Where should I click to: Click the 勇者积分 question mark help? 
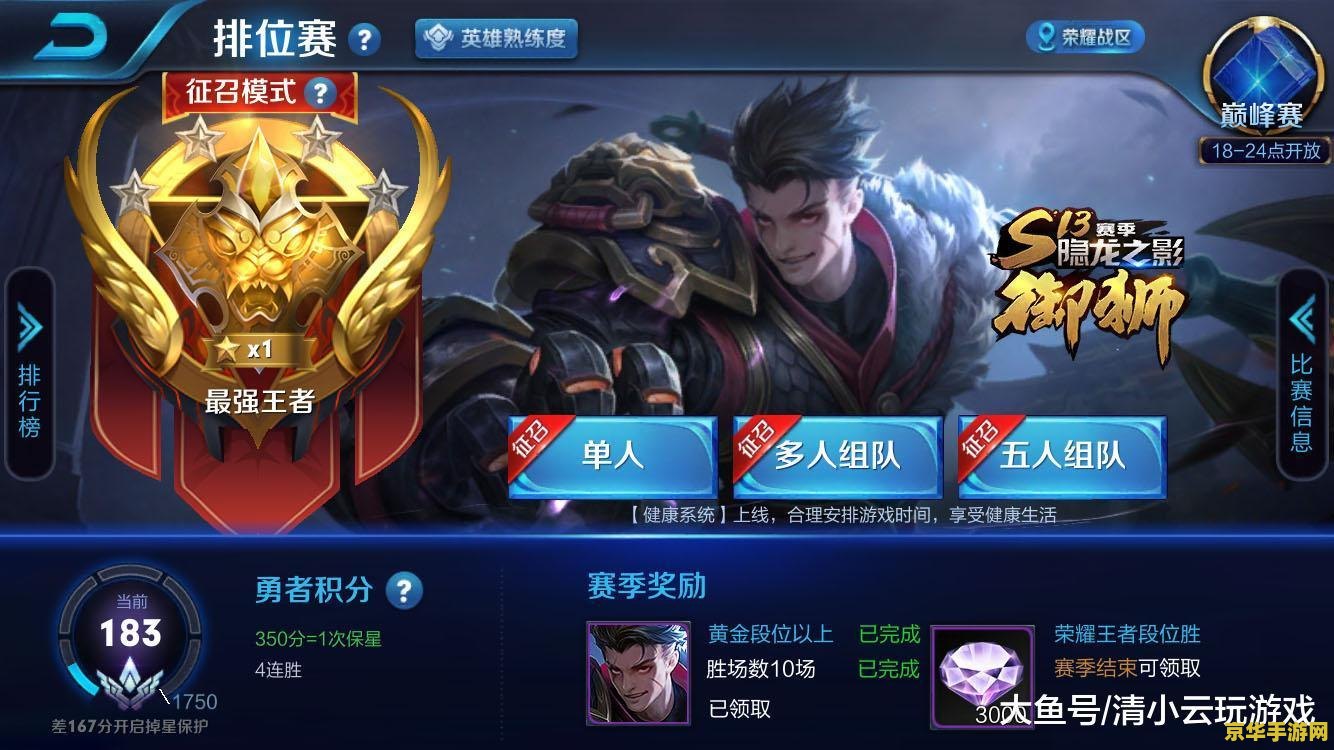tap(403, 592)
